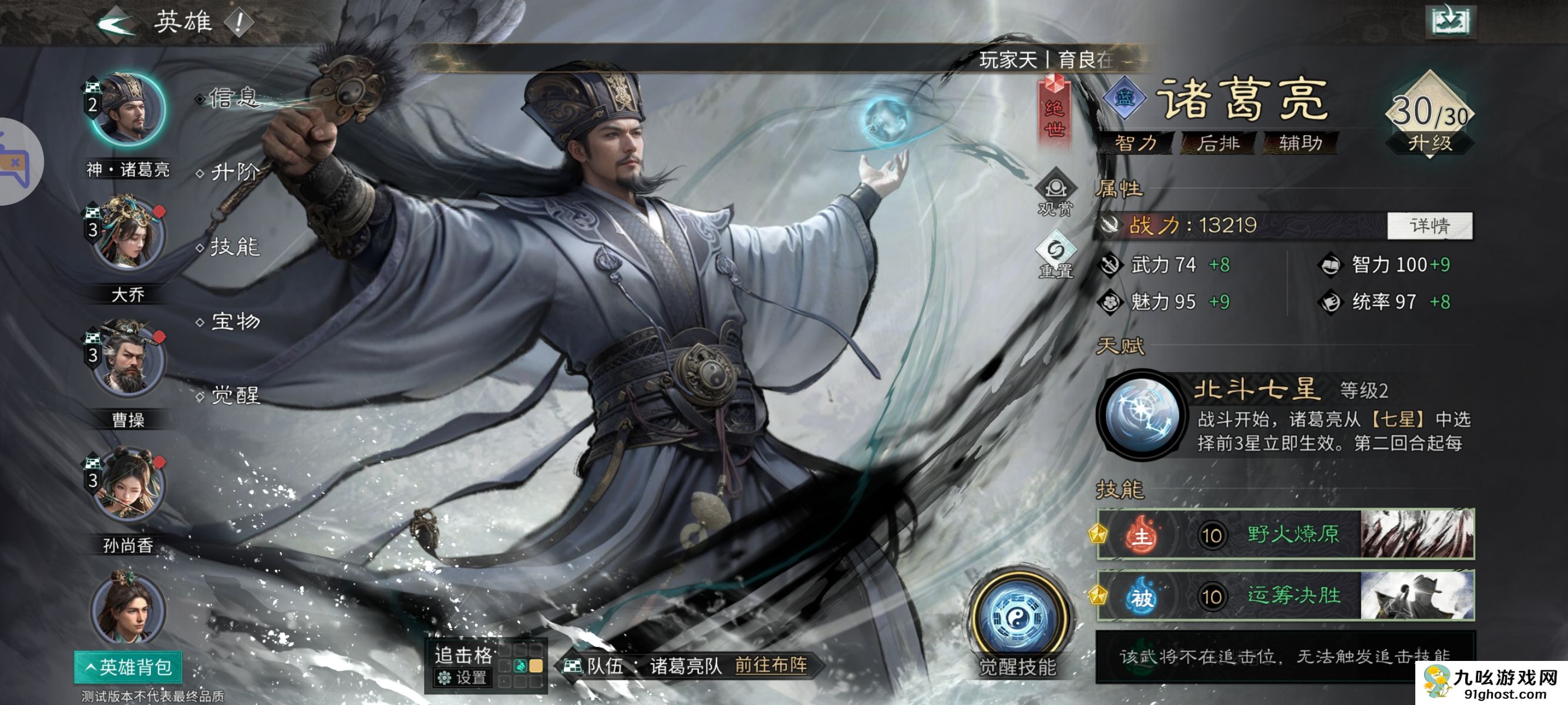The image size is (1568, 705).
Task: Click the 详情 details button
Action: [1429, 226]
